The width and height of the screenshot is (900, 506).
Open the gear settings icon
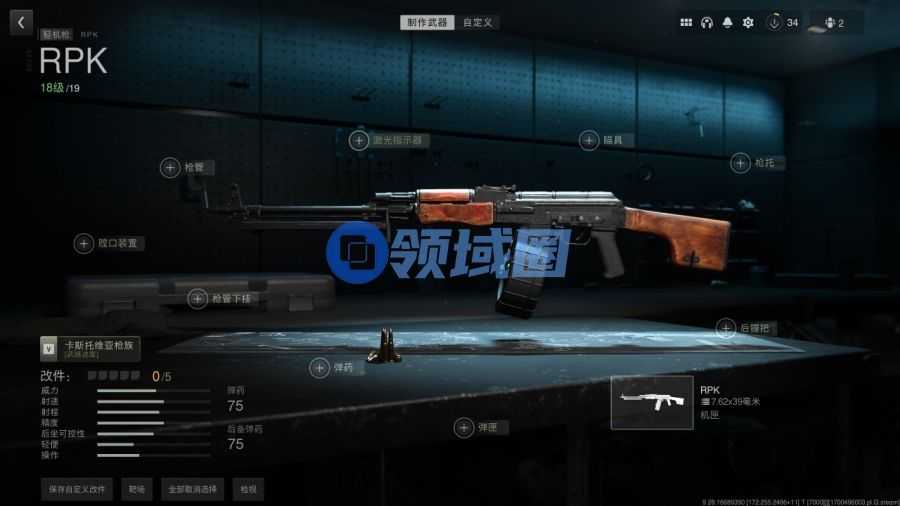(x=747, y=22)
